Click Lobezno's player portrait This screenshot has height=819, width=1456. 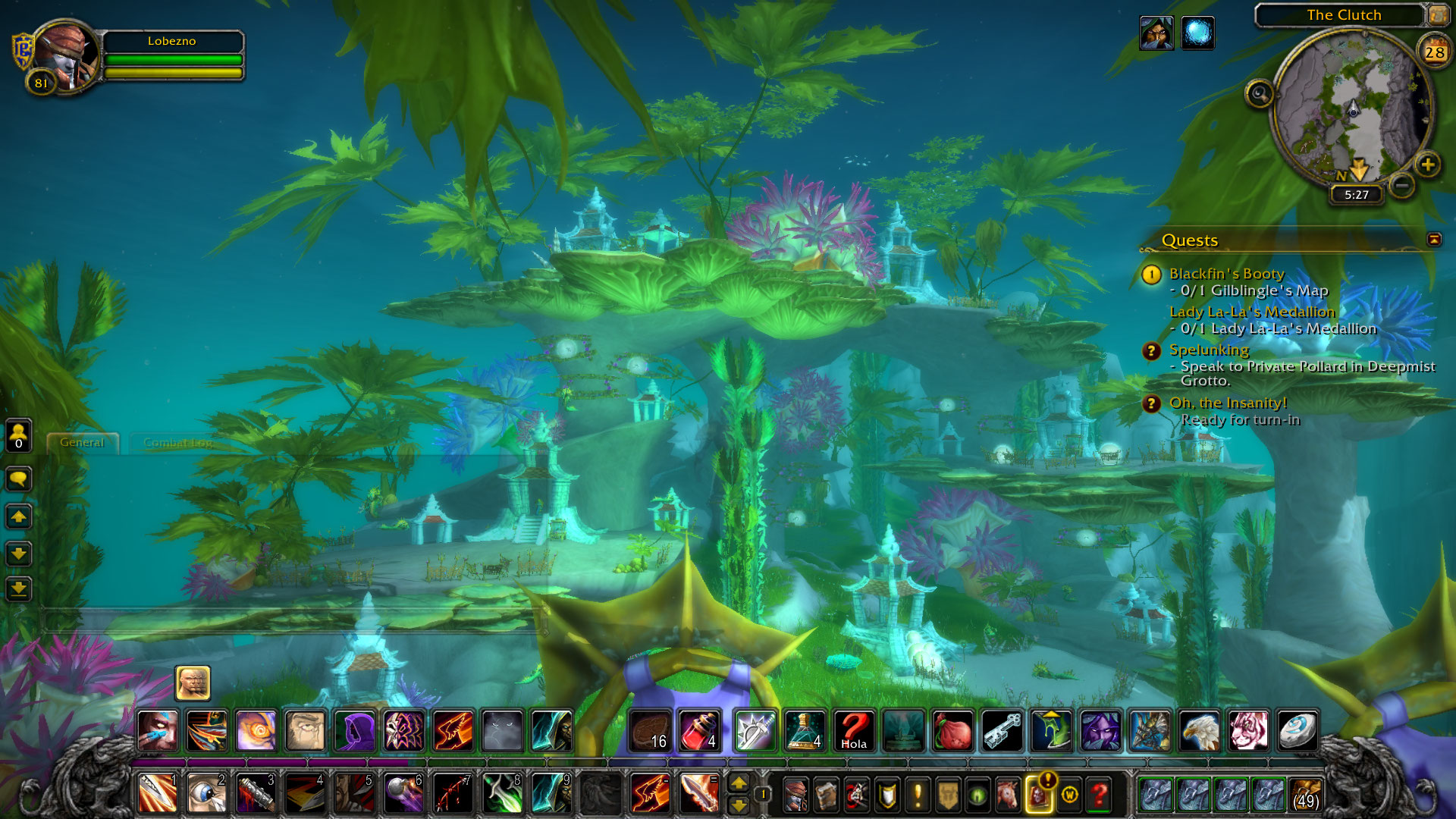pyautogui.click(x=65, y=54)
